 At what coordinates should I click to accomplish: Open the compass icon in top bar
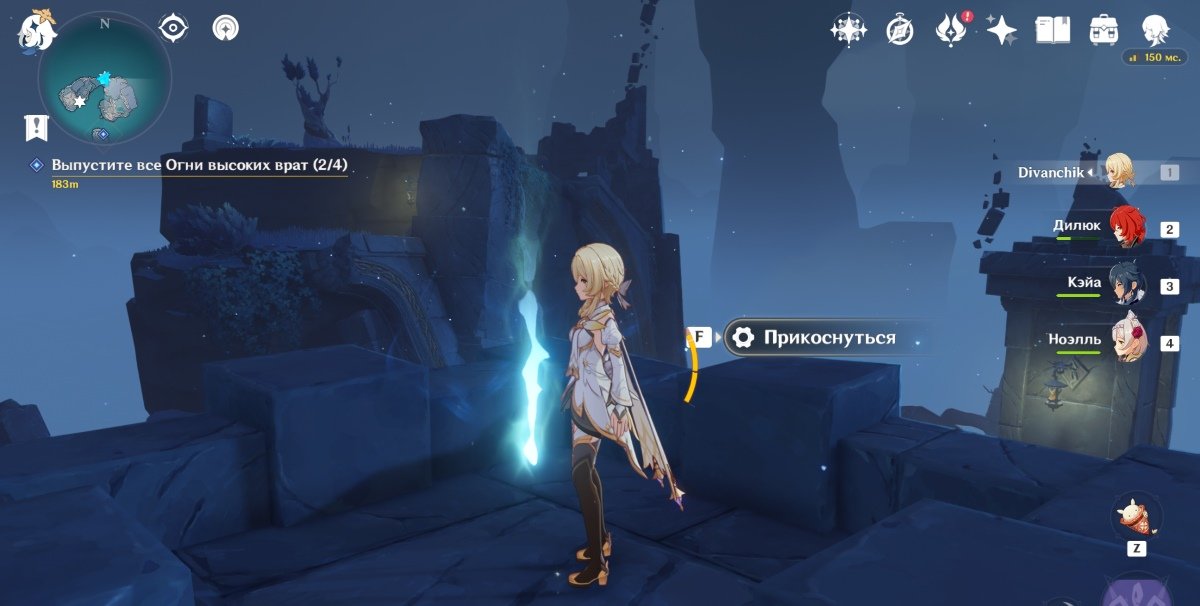tap(900, 30)
